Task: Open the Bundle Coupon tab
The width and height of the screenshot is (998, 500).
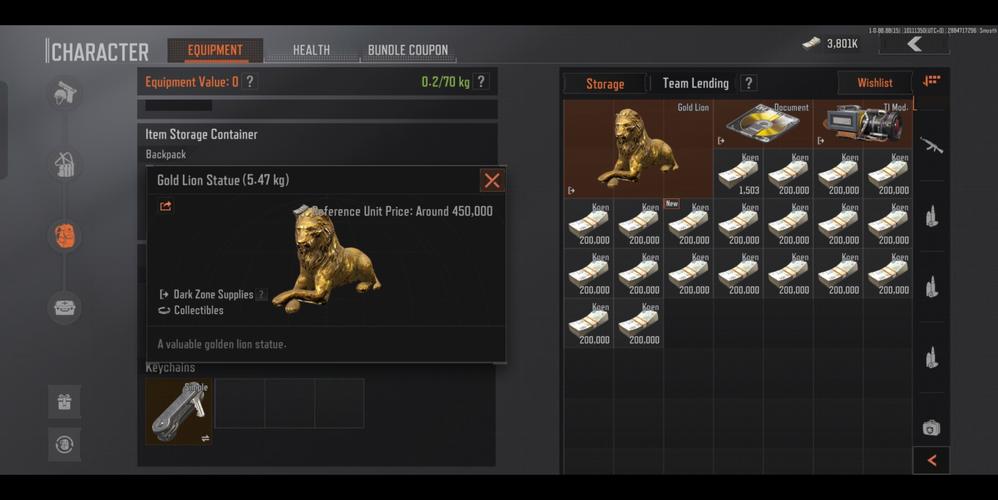Action: click(x=407, y=50)
